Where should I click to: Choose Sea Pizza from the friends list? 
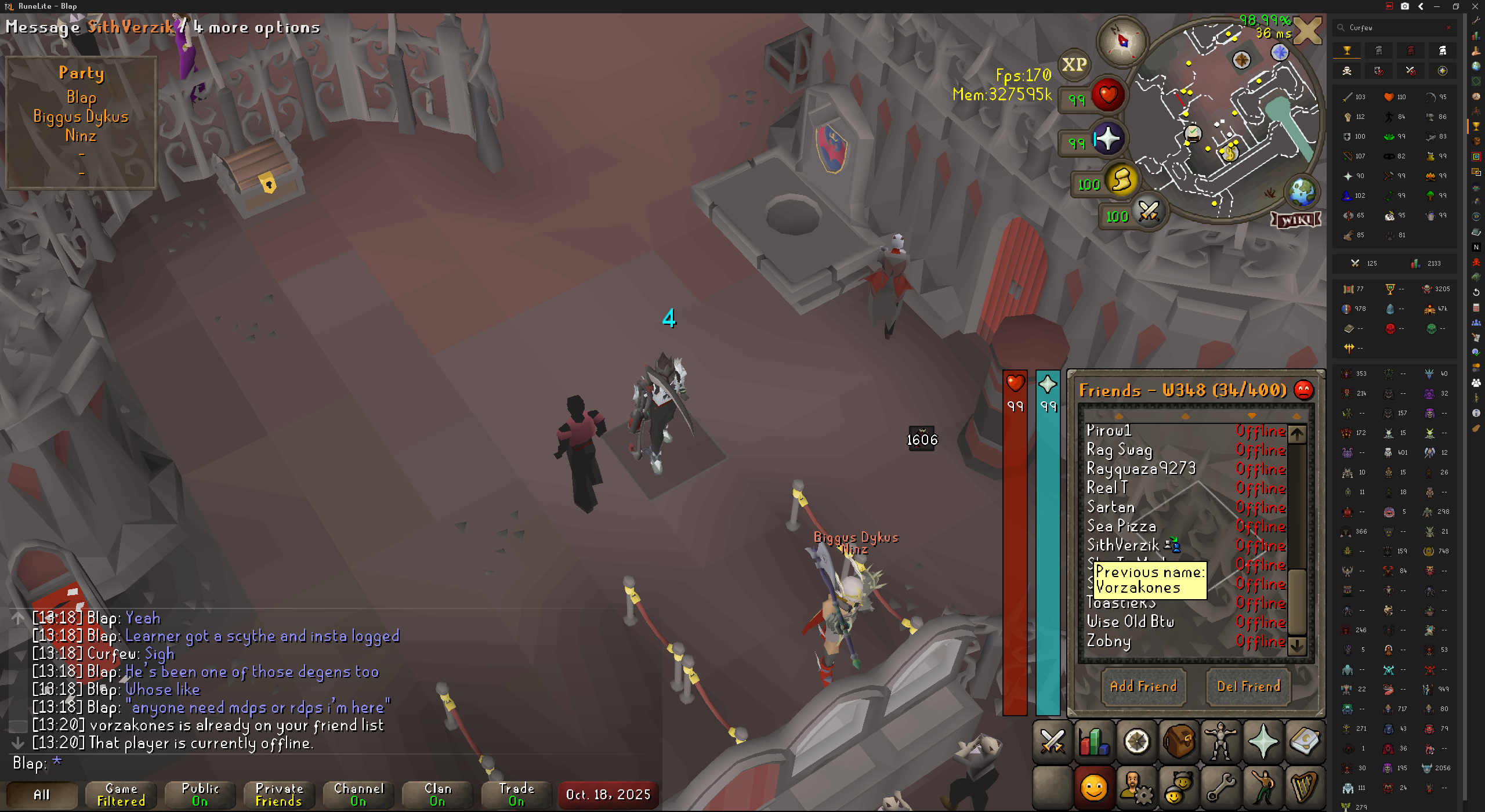[x=1121, y=527]
